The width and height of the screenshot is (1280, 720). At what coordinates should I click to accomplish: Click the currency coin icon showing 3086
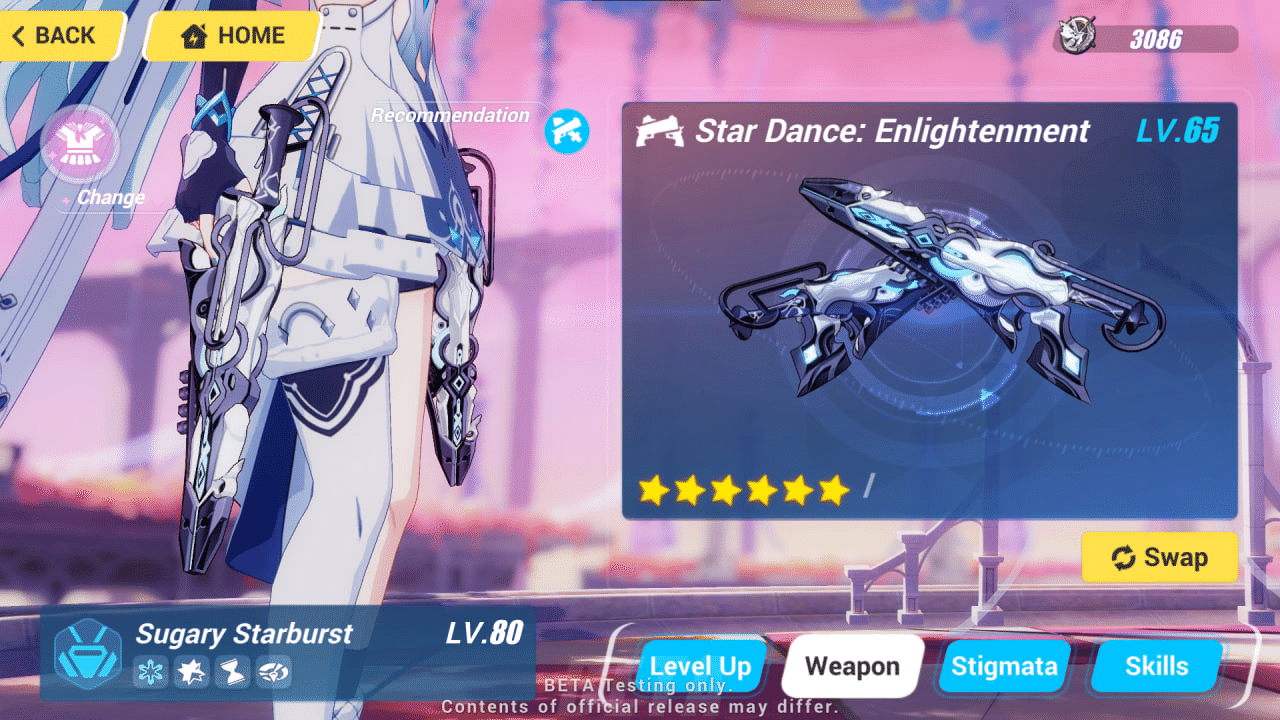point(1075,33)
